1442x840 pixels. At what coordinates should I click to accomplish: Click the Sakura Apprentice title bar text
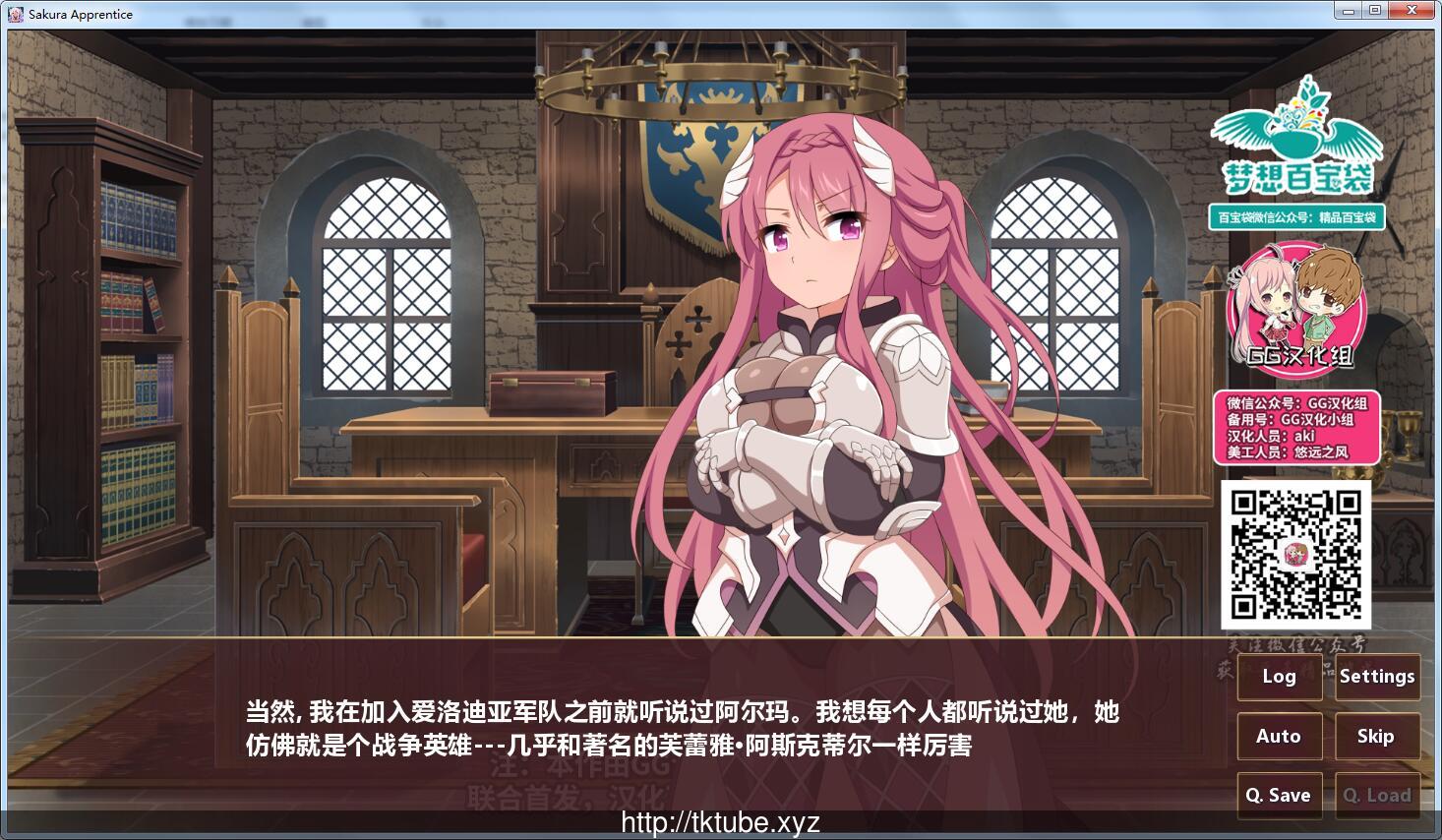tap(79, 14)
